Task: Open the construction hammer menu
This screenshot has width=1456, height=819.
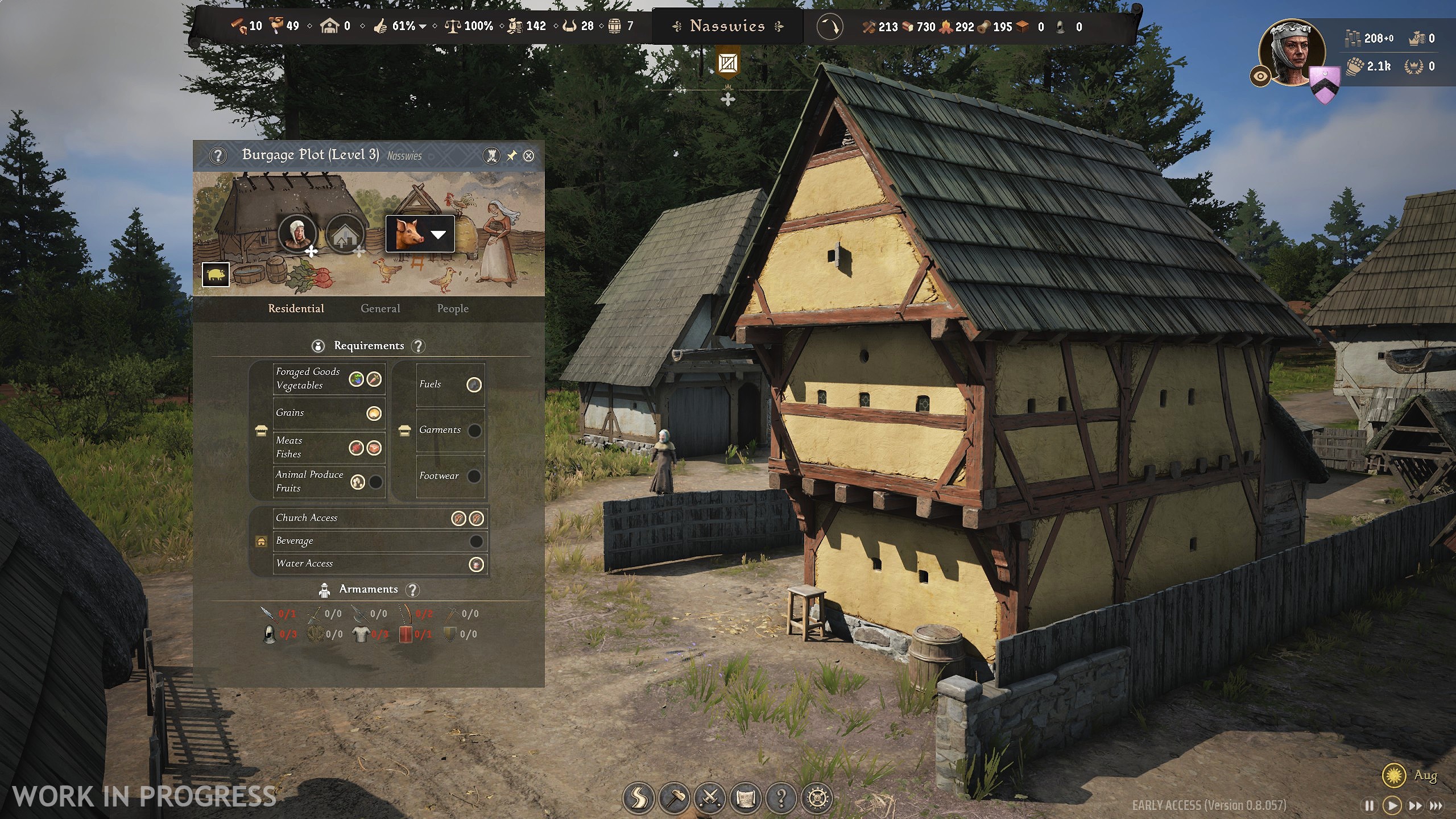Action: tap(675, 799)
